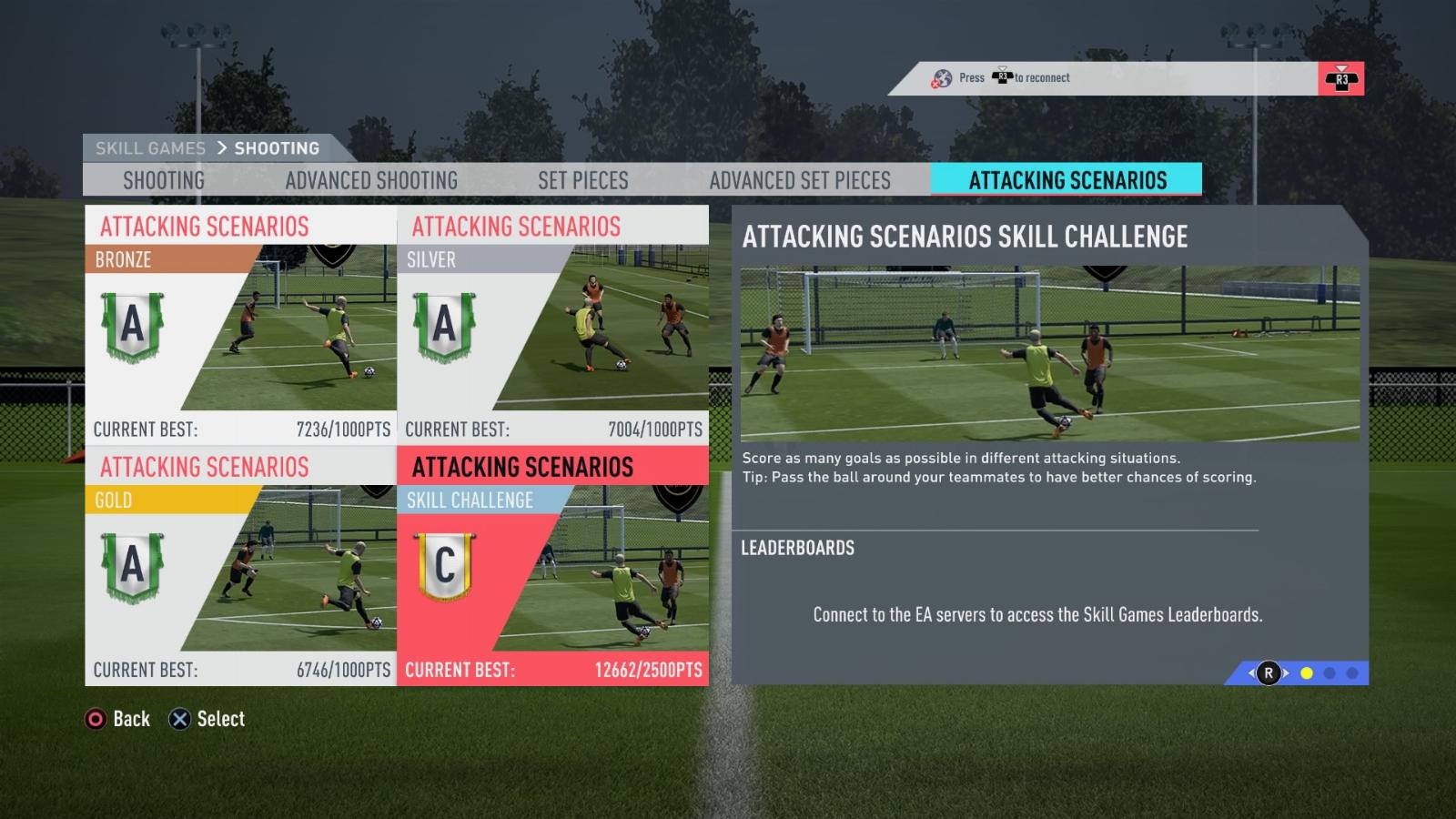Switch to the Shooting tab
Screen dimensions: 1456x819
point(164,180)
